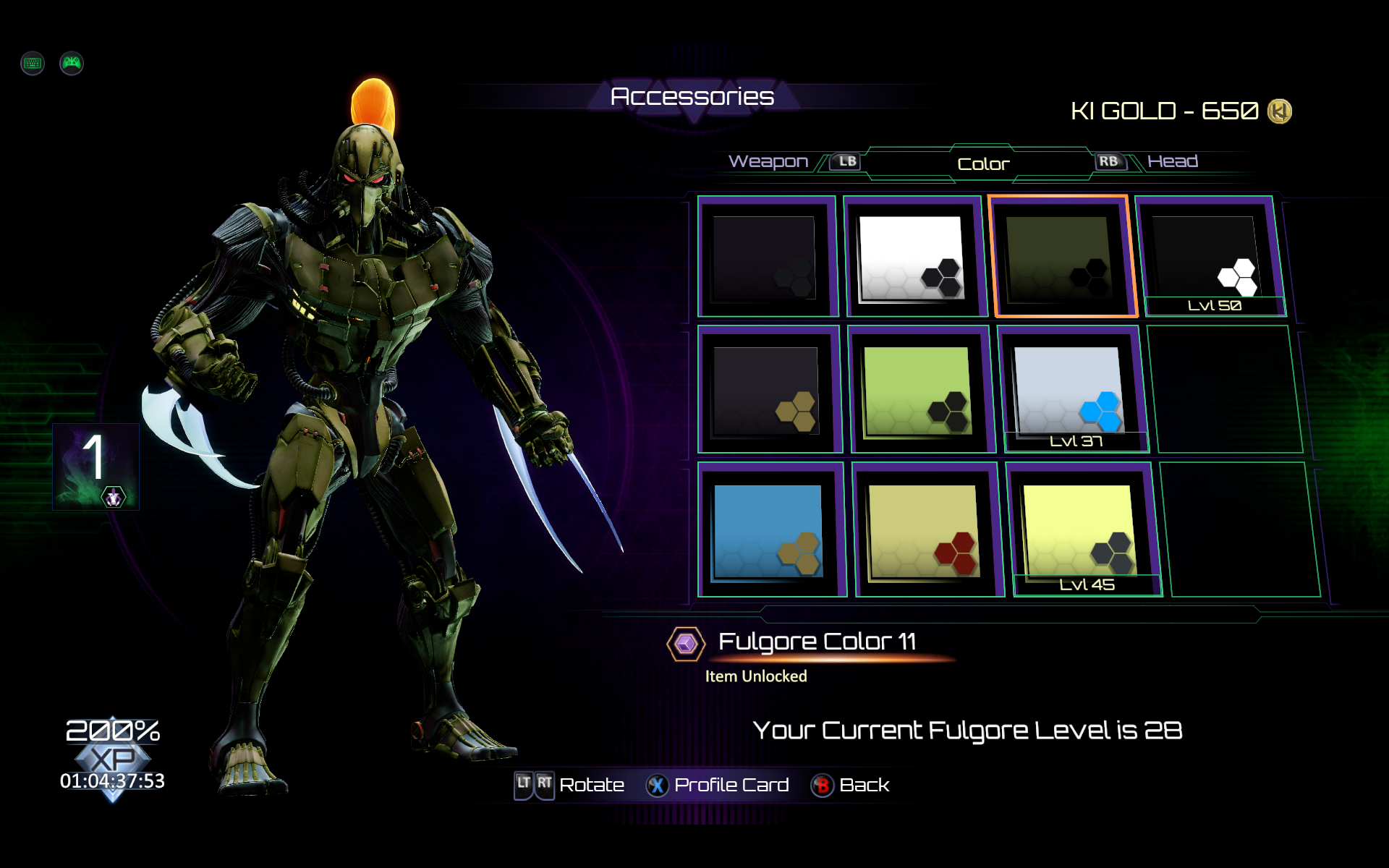Click the green keyboard input icon
This screenshot has height=868, width=1389.
tap(33, 64)
